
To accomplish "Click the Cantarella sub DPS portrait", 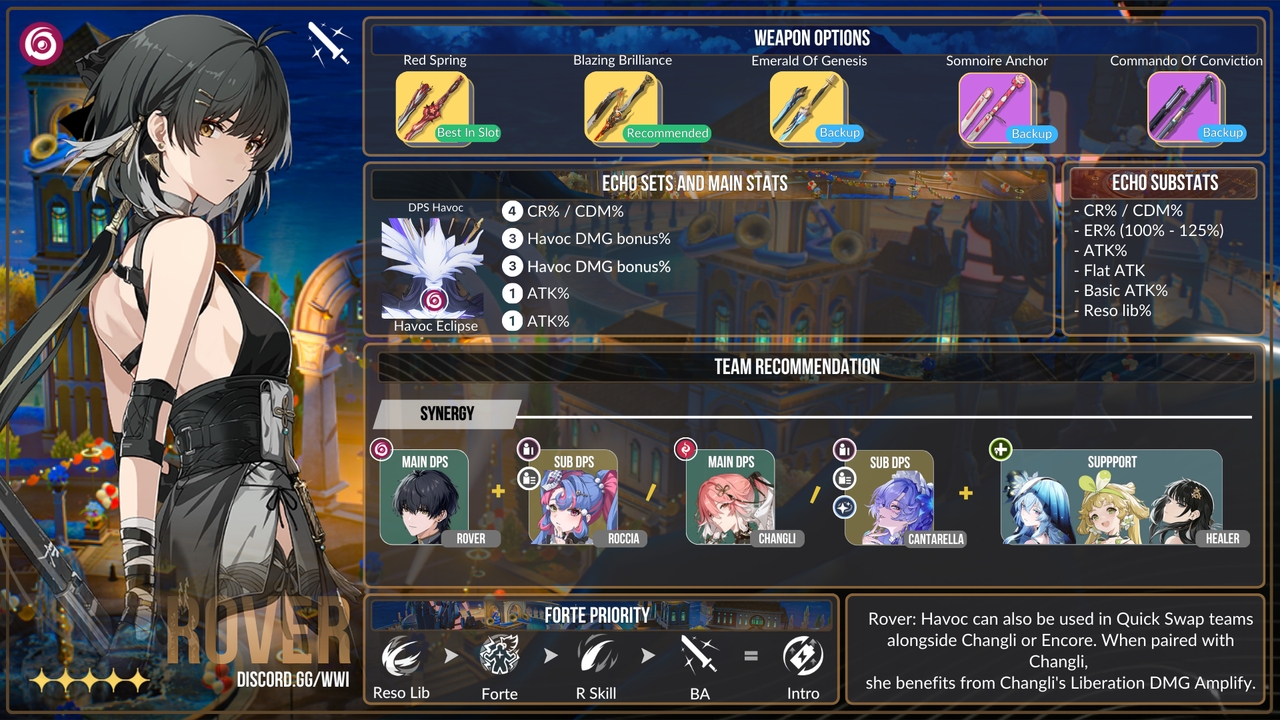I will click(x=889, y=498).
